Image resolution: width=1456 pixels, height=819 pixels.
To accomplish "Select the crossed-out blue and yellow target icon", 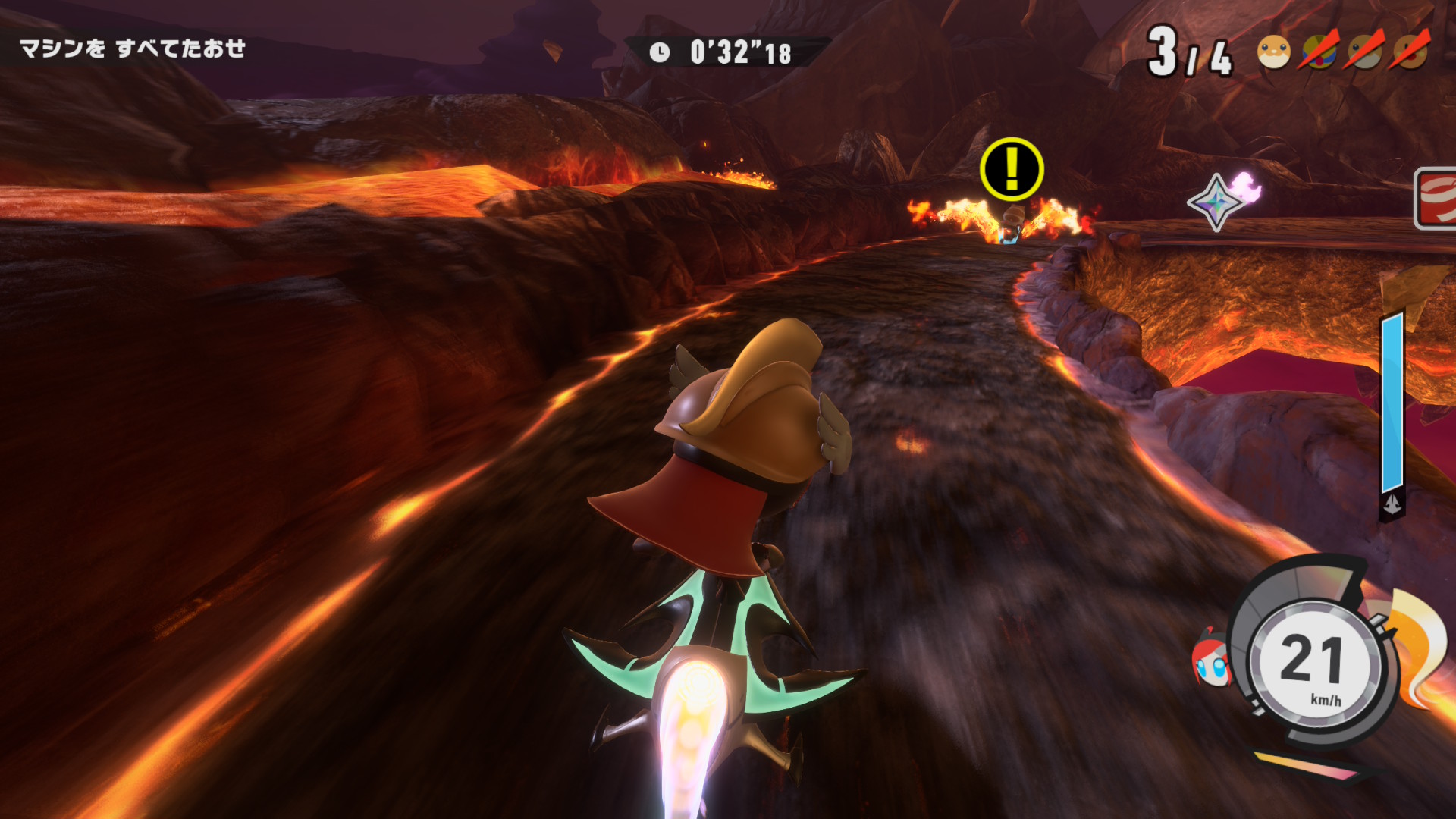I will coord(1319,51).
